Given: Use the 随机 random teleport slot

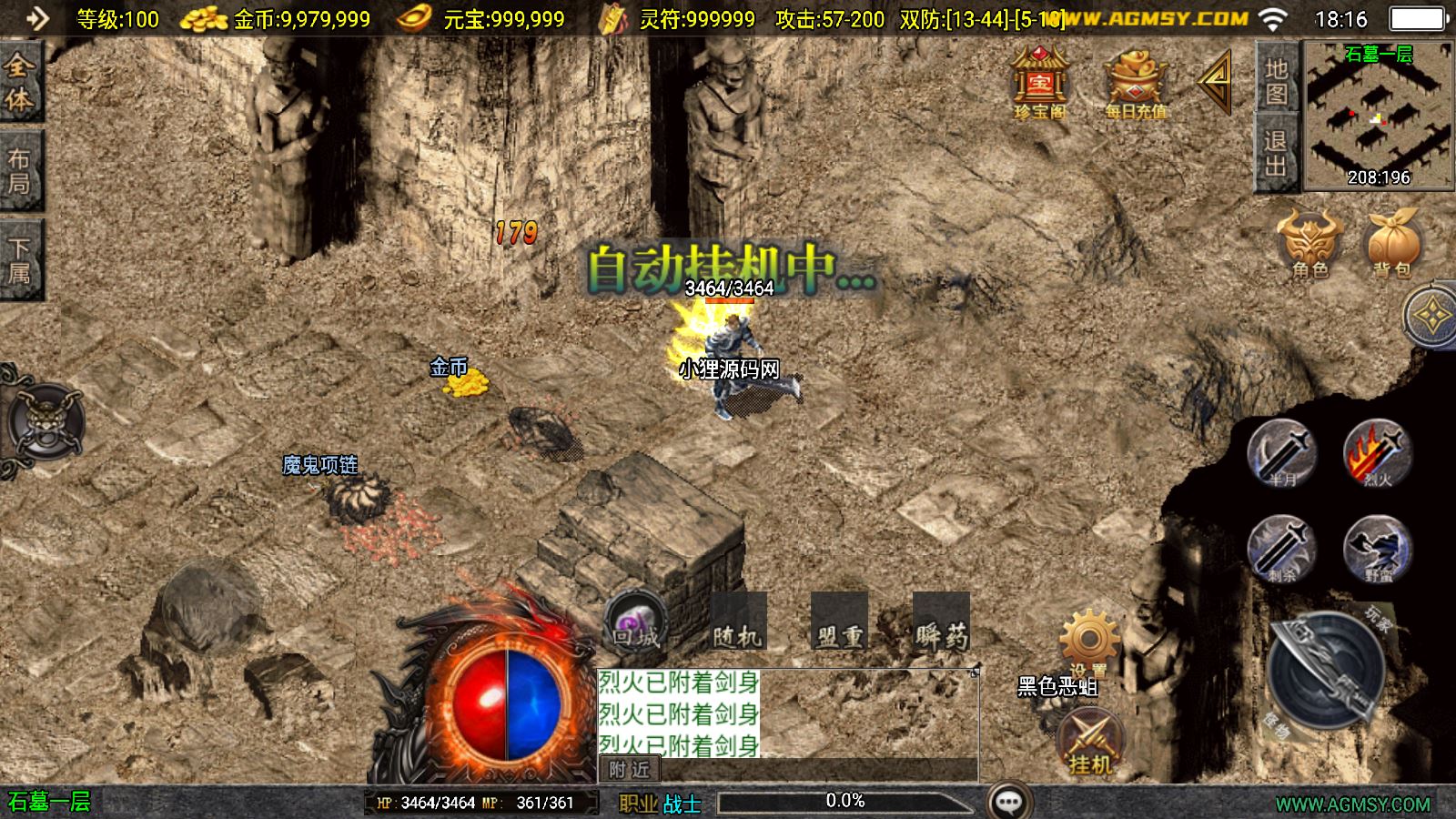Looking at the screenshot, I should point(738,623).
